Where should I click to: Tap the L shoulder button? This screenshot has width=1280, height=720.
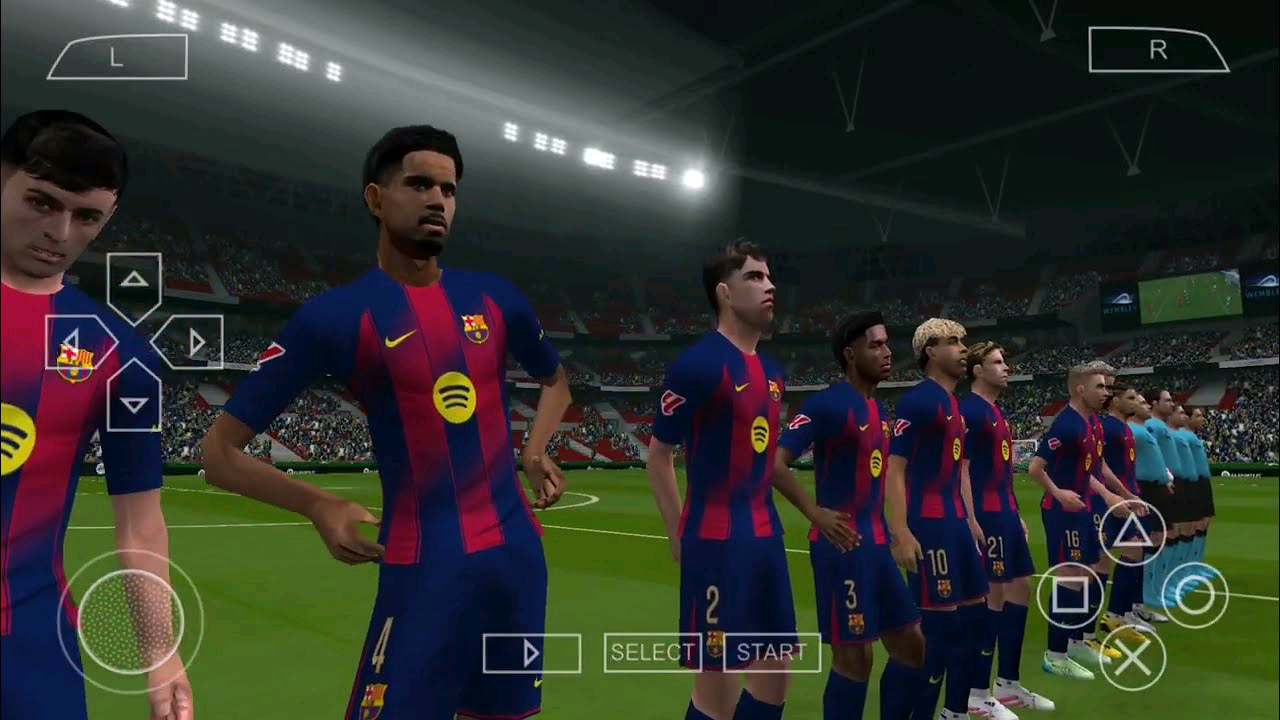point(117,57)
